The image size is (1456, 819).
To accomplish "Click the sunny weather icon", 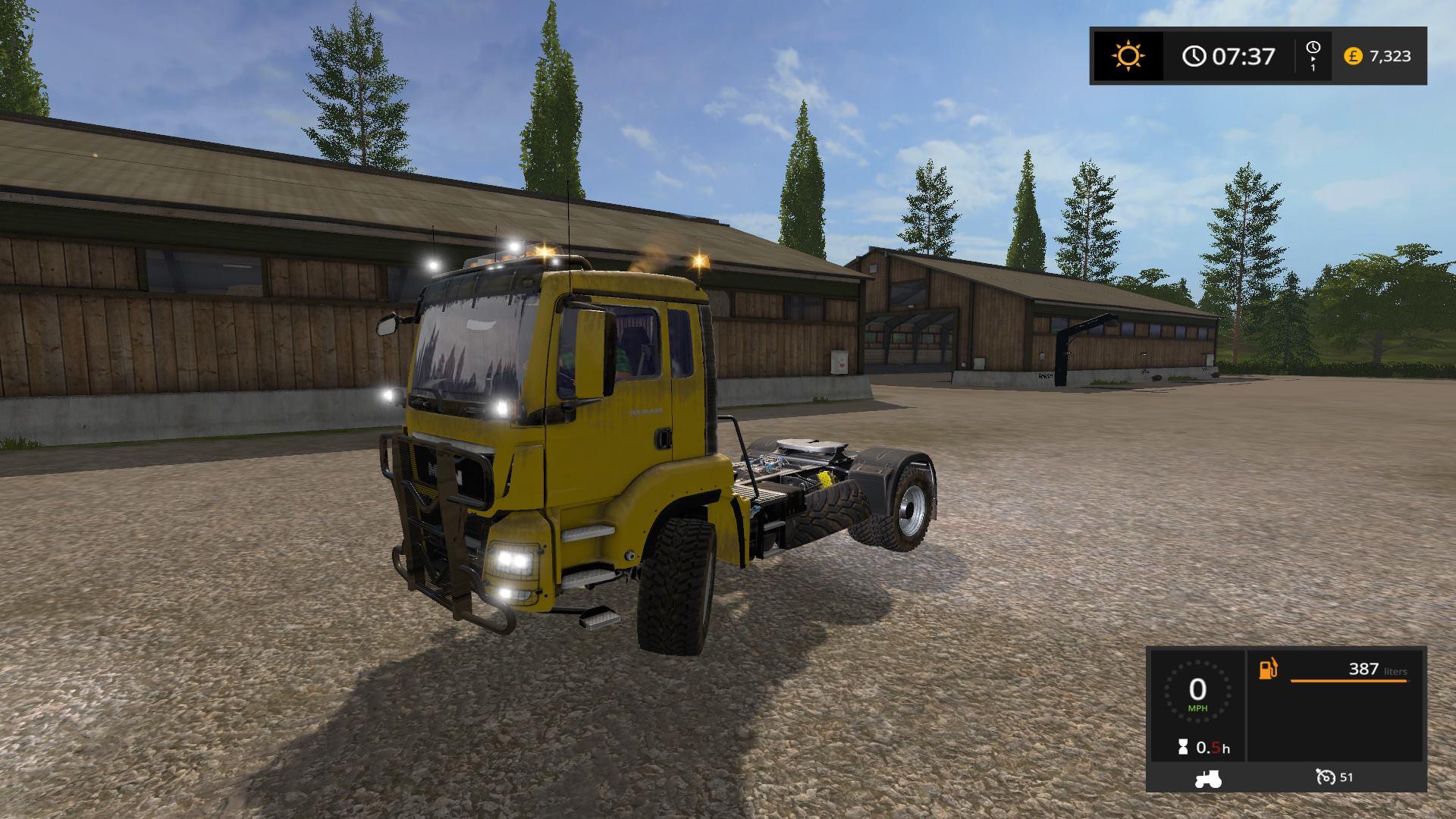I will coord(1128,56).
